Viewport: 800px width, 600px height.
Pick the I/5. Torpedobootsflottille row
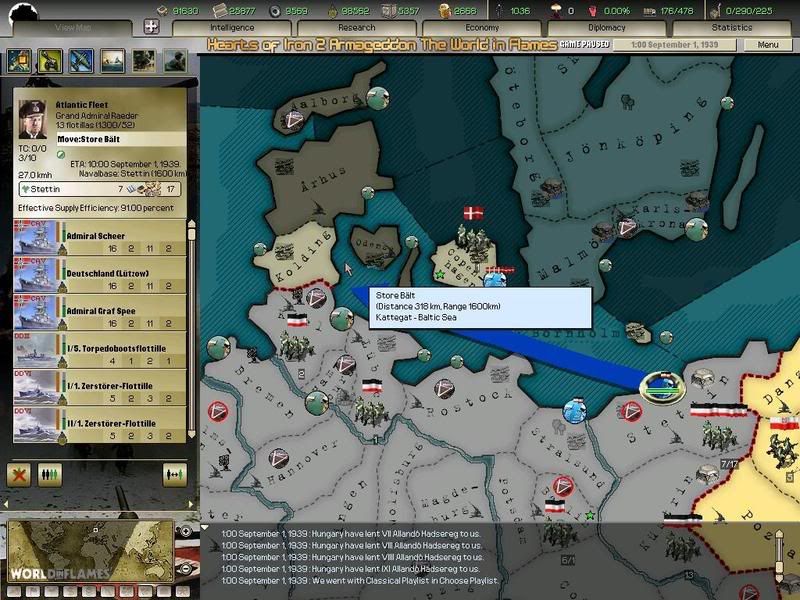coord(100,352)
